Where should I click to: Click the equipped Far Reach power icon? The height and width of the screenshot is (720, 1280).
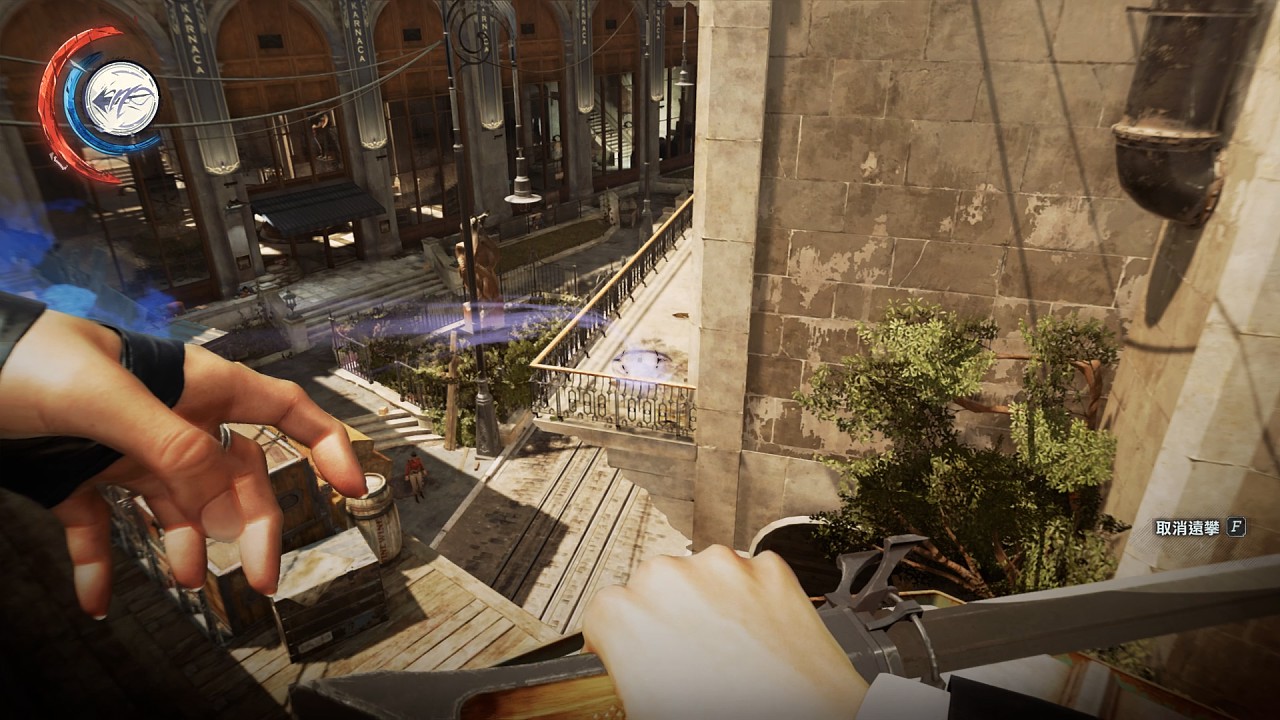(121, 98)
